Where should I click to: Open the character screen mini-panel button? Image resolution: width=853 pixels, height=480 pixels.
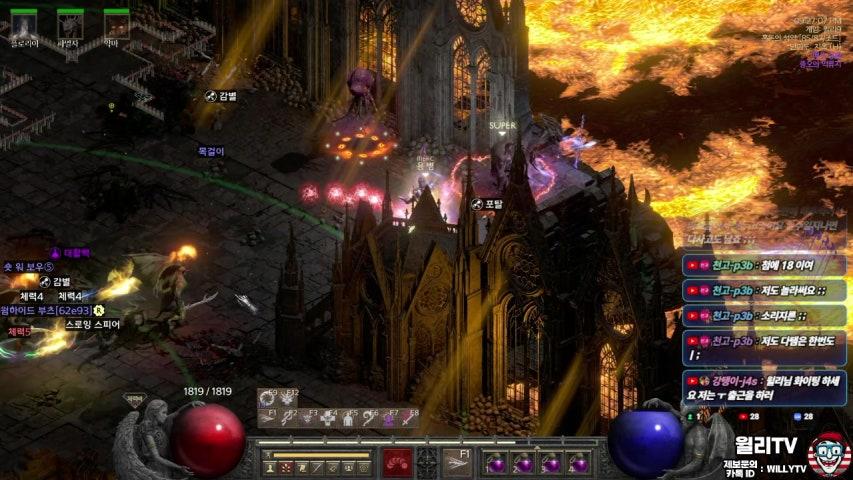[x=272, y=467]
